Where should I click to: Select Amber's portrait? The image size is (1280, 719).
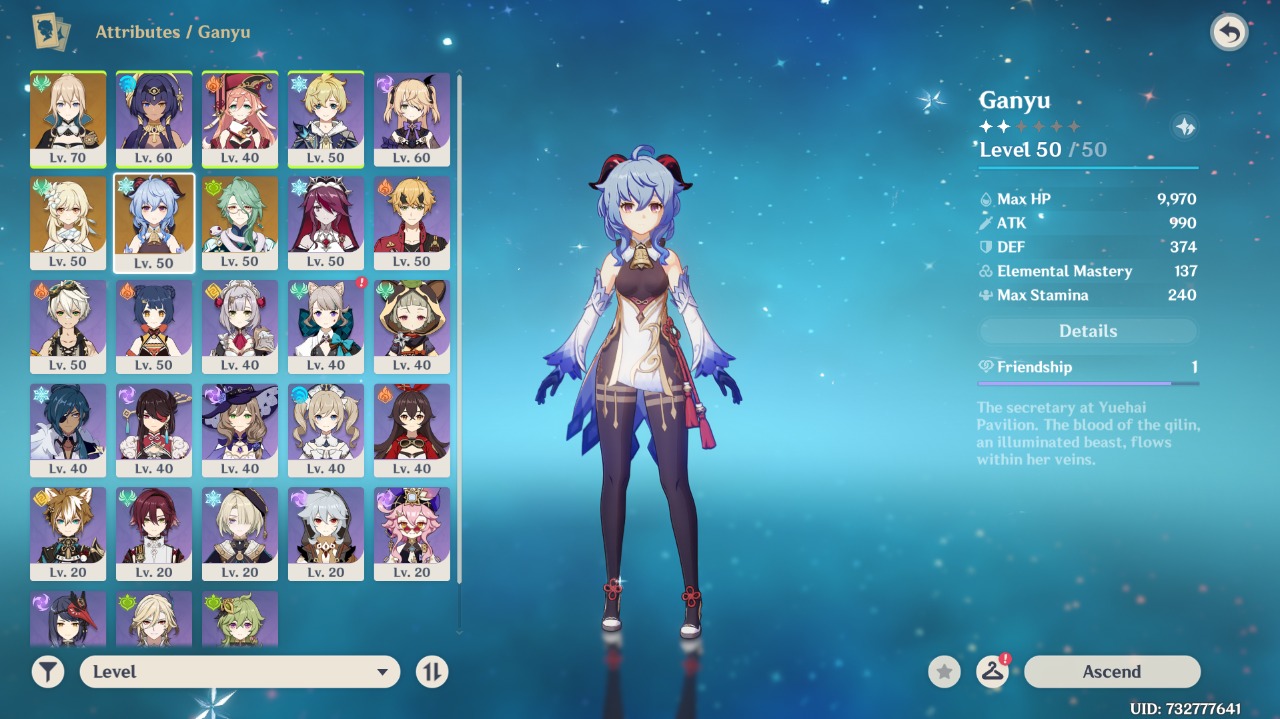412,430
